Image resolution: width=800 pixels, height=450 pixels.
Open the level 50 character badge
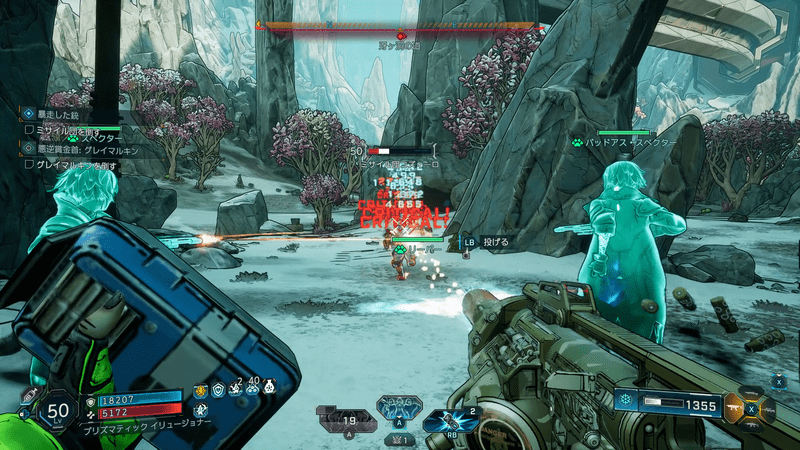59,410
